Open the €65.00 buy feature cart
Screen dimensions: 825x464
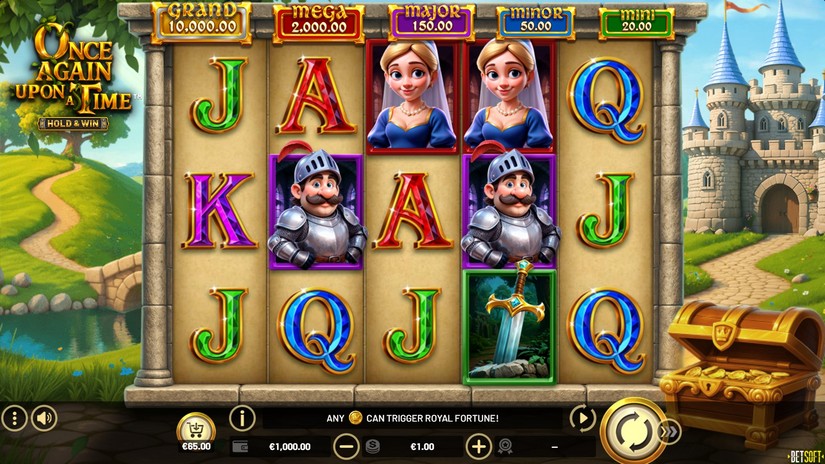pyautogui.click(x=196, y=430)
